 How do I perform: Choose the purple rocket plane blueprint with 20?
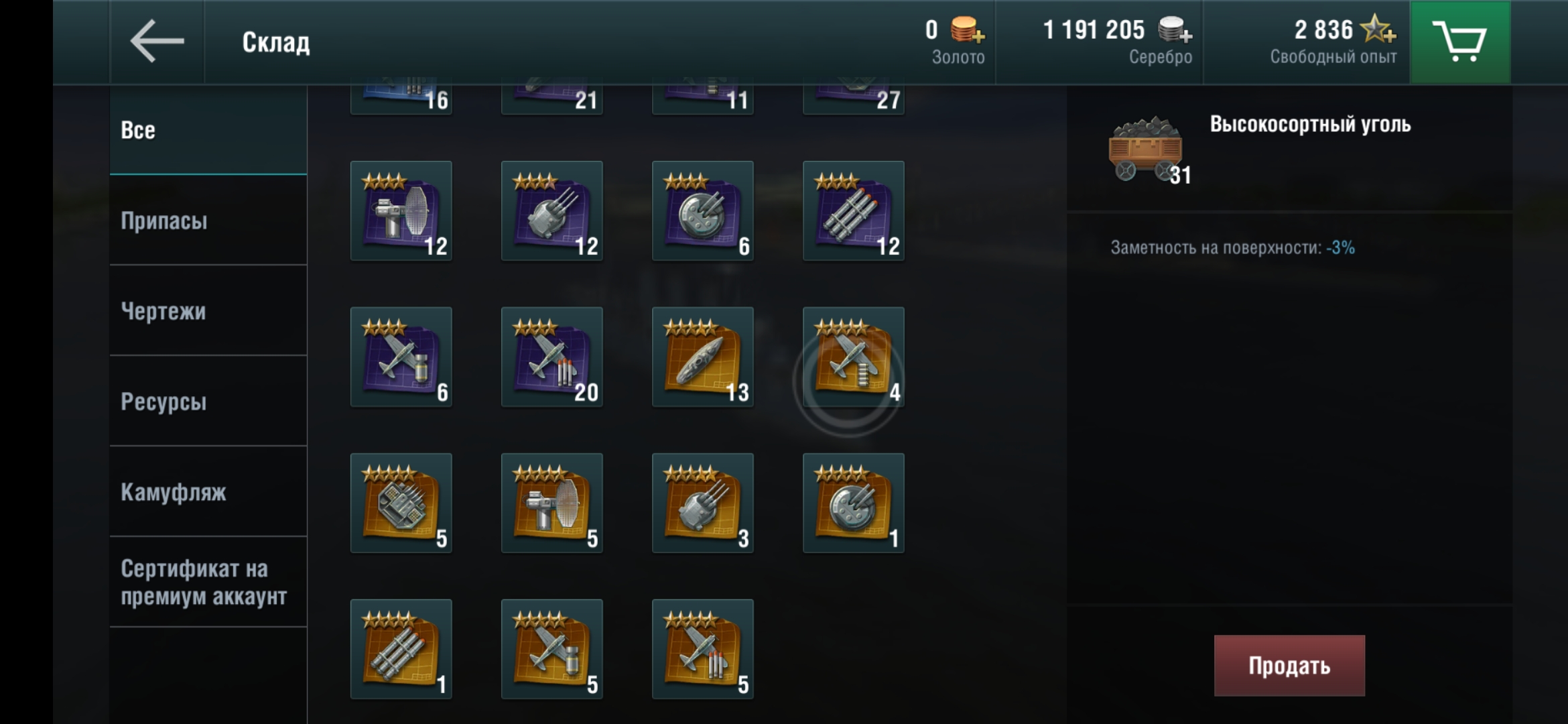pos(551,357)
